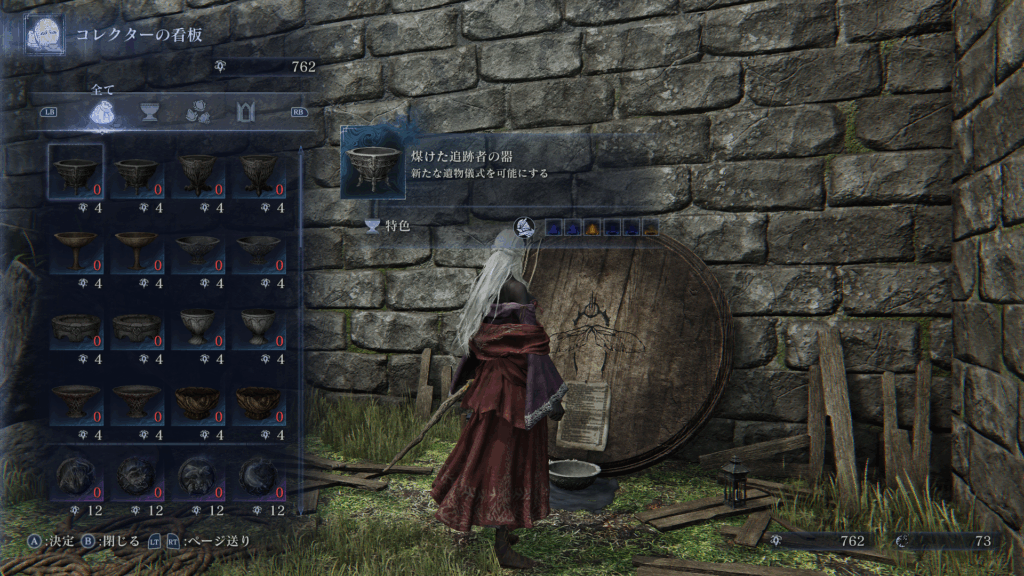Switch to the 全て all-items tab
Image resolution: width=1024 pixels, height=576 pixels.
pos(103,112)
